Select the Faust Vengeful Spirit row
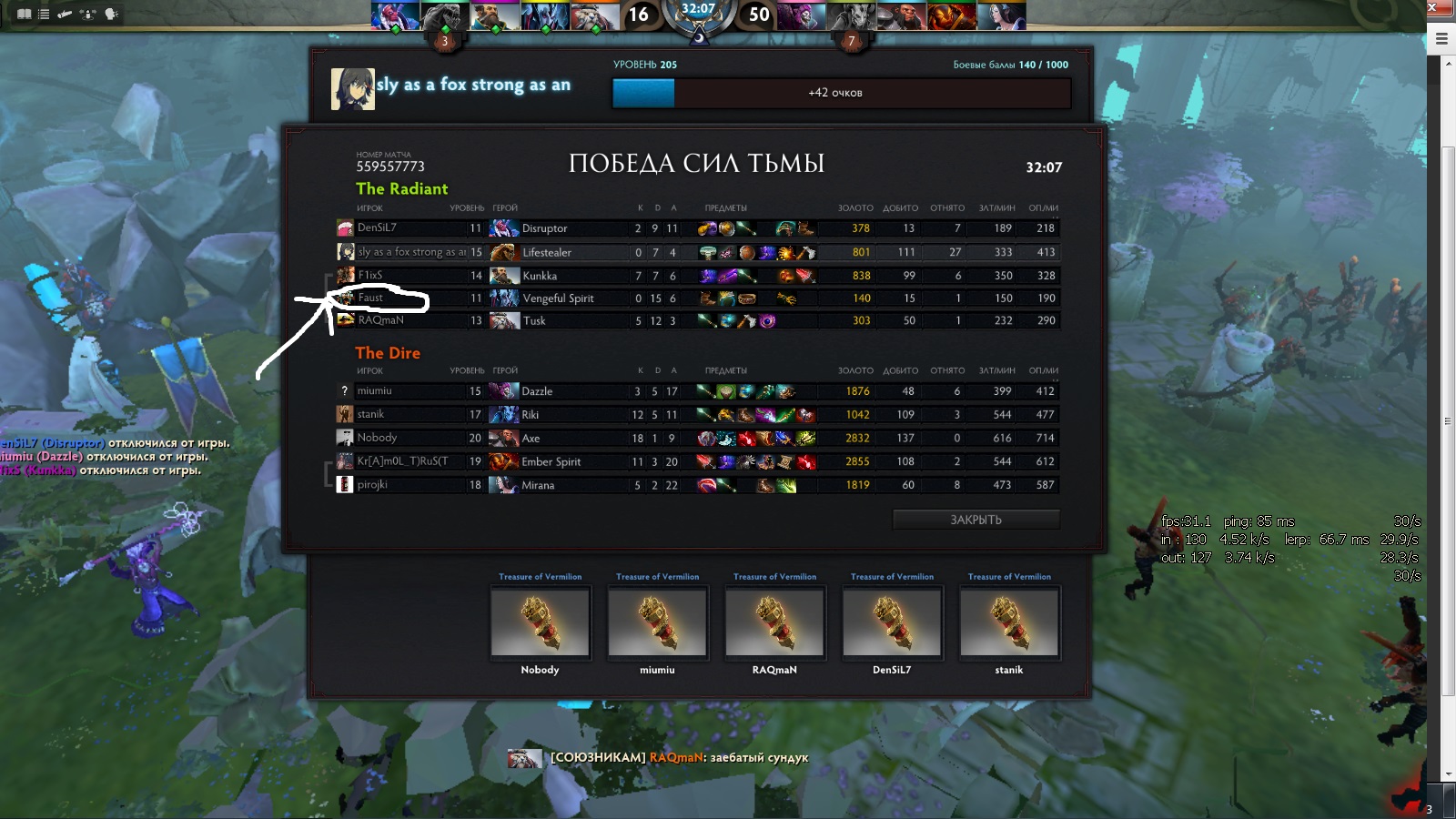This screenshot has width=1456, height=819. [x=696, y=298]
